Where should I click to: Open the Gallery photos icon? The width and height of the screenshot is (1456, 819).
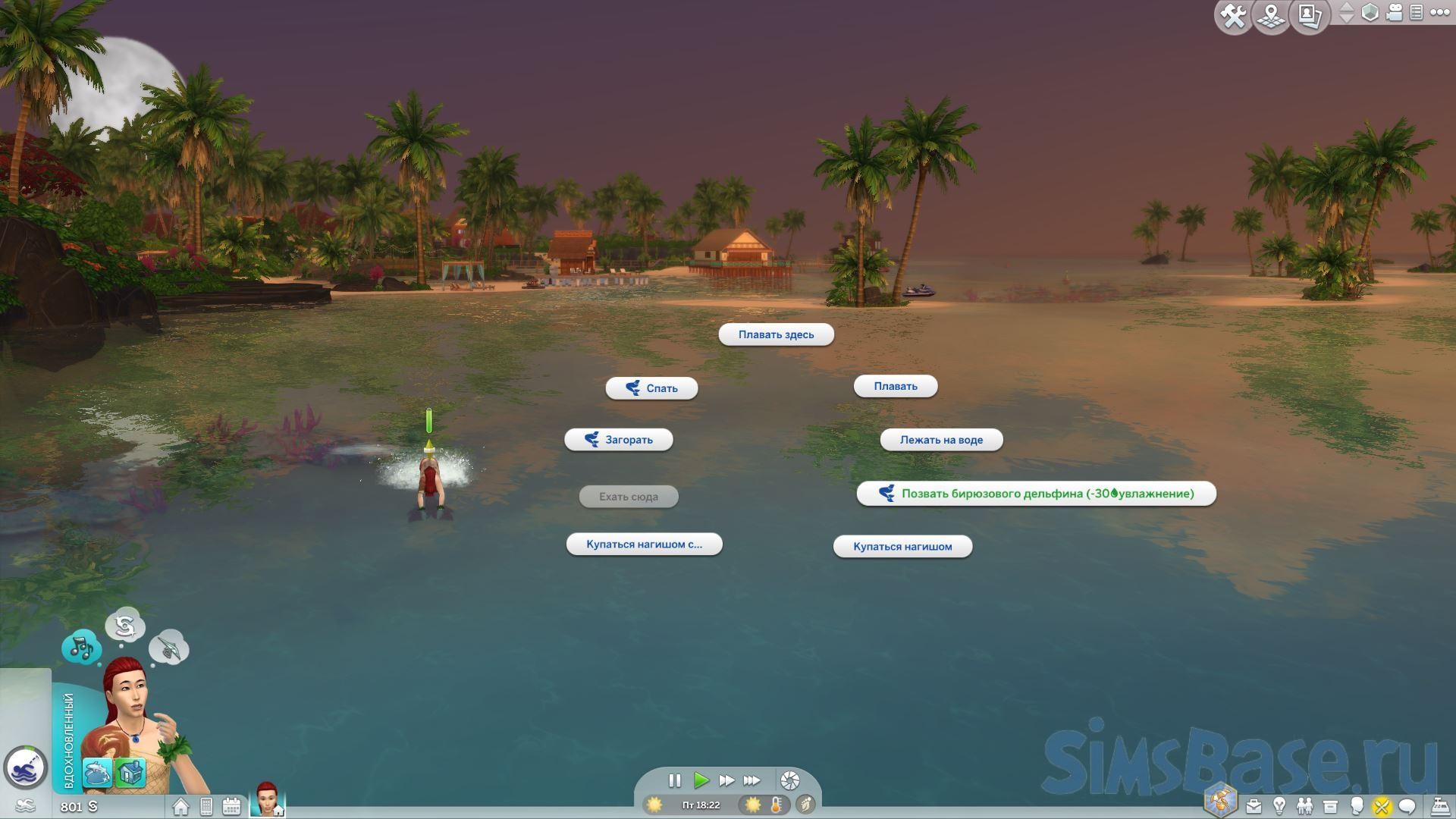pos(1310,16)
